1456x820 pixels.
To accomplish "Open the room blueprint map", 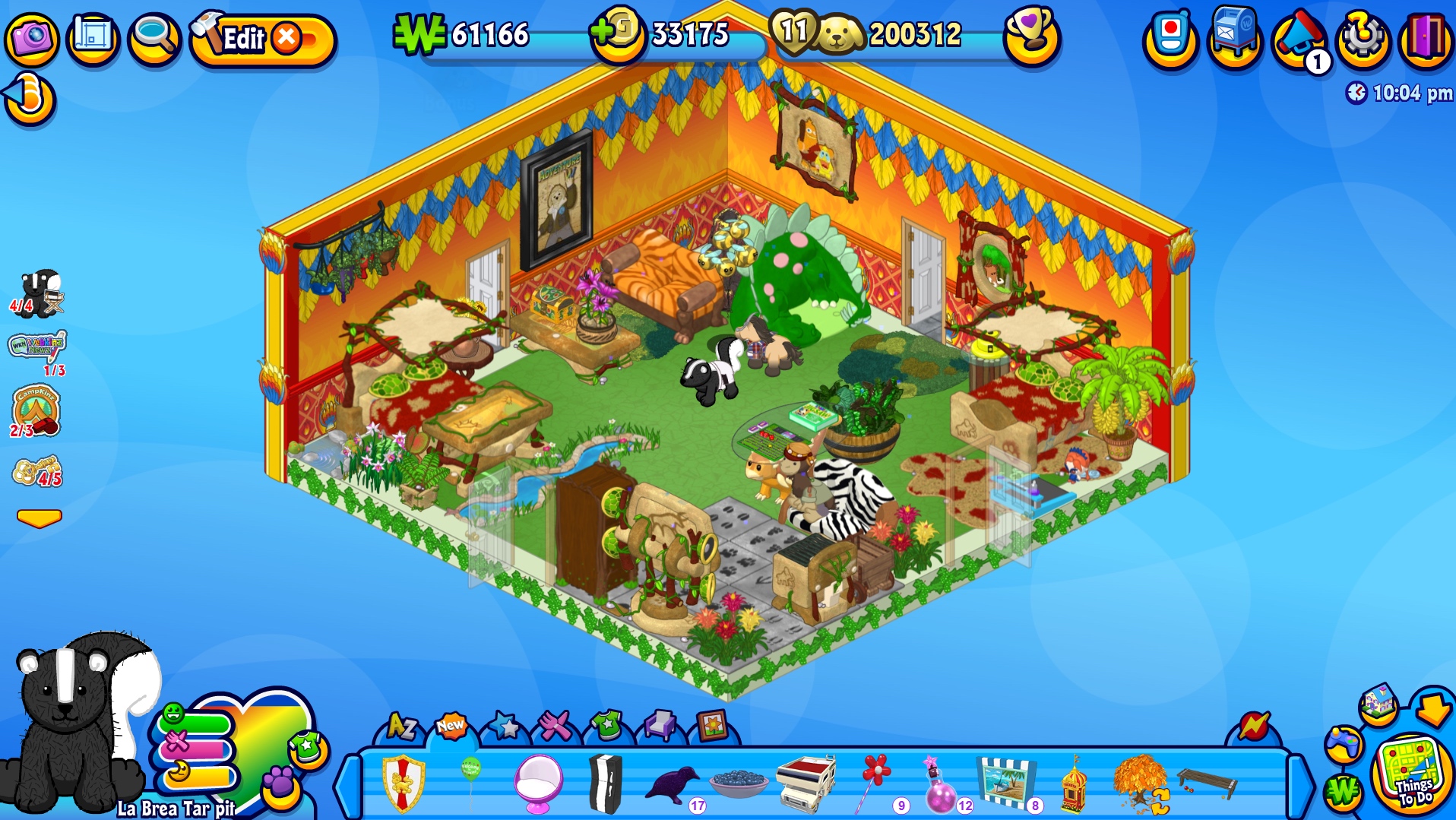I will tap(93, 37).
